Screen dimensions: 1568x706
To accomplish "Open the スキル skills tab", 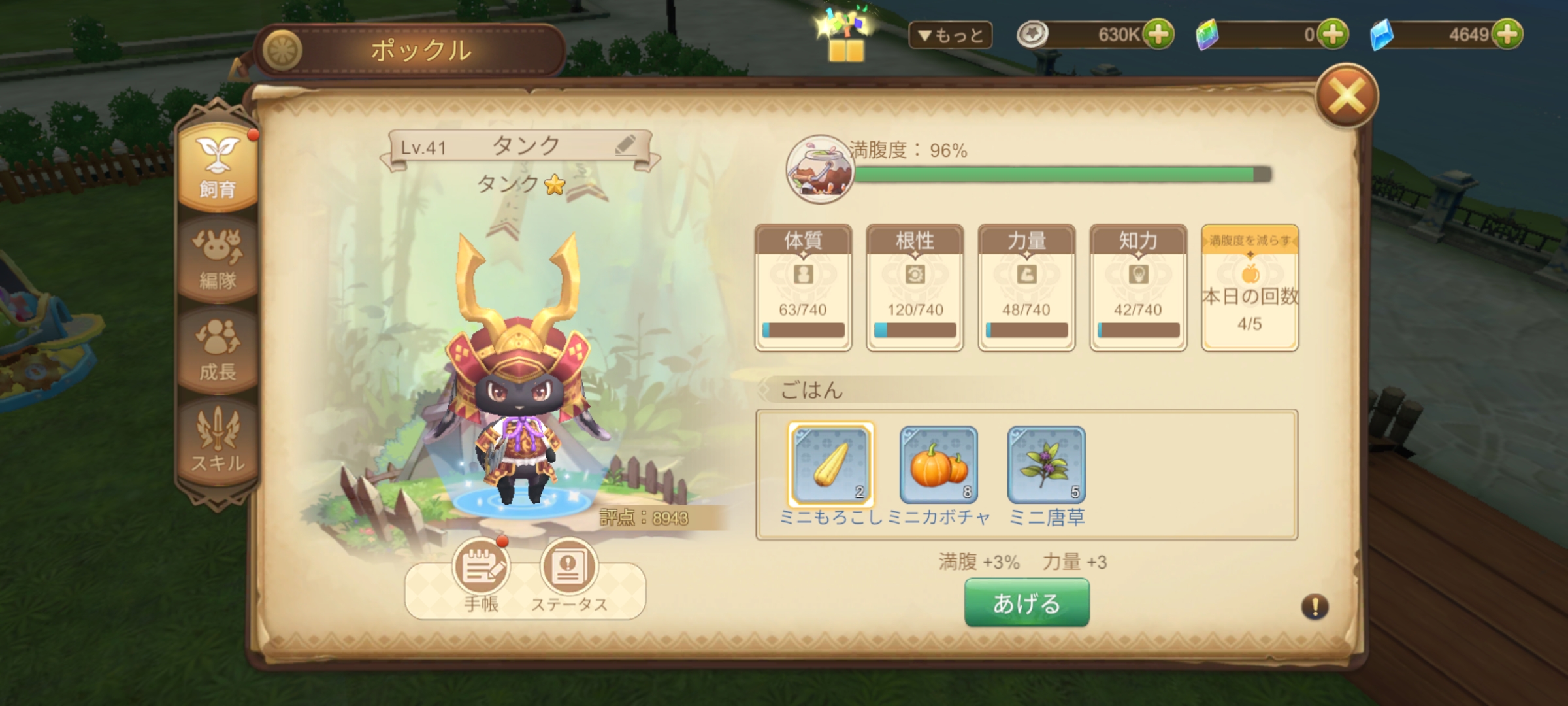I will (x=218, y=442).
